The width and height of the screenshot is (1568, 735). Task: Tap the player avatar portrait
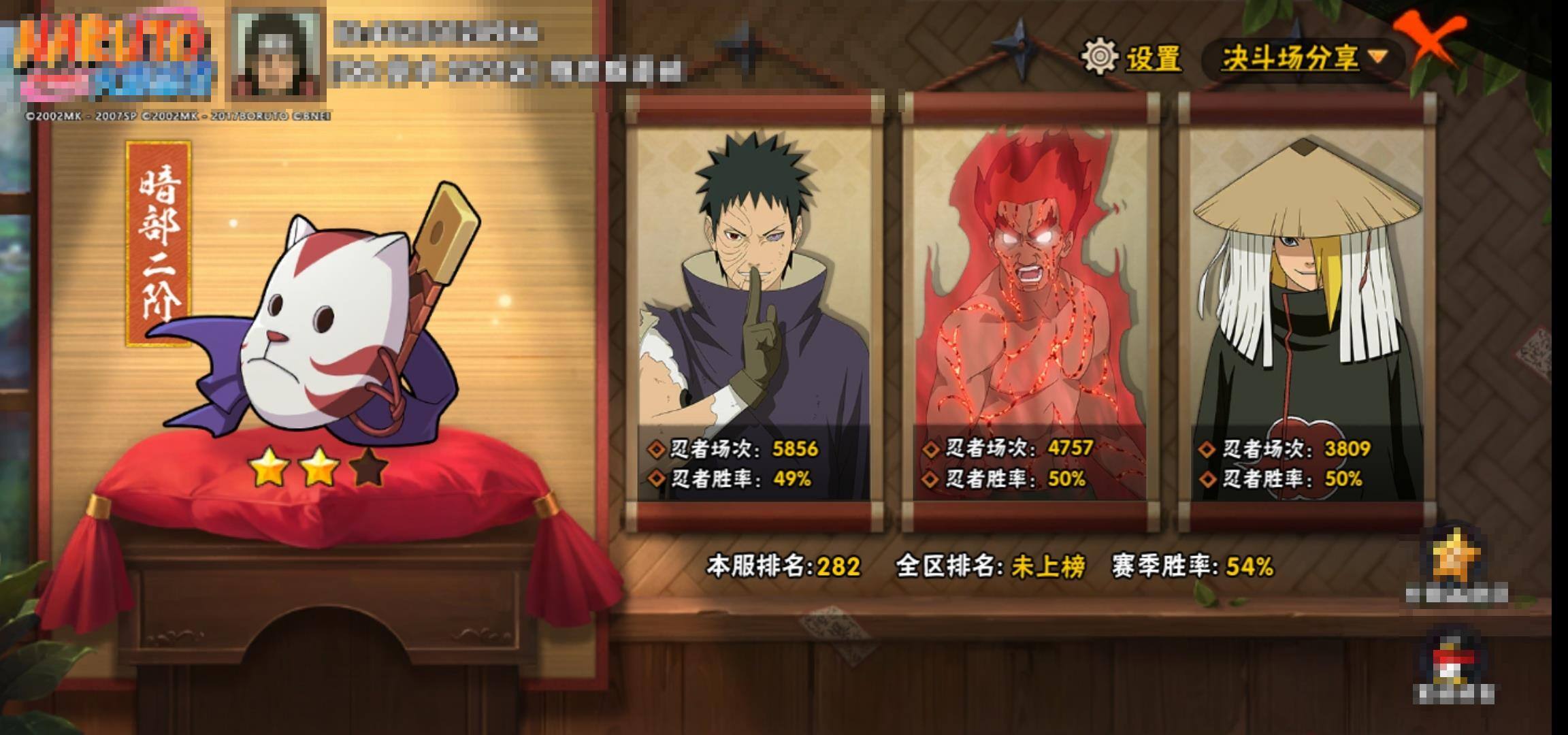[x=278, y=56]
